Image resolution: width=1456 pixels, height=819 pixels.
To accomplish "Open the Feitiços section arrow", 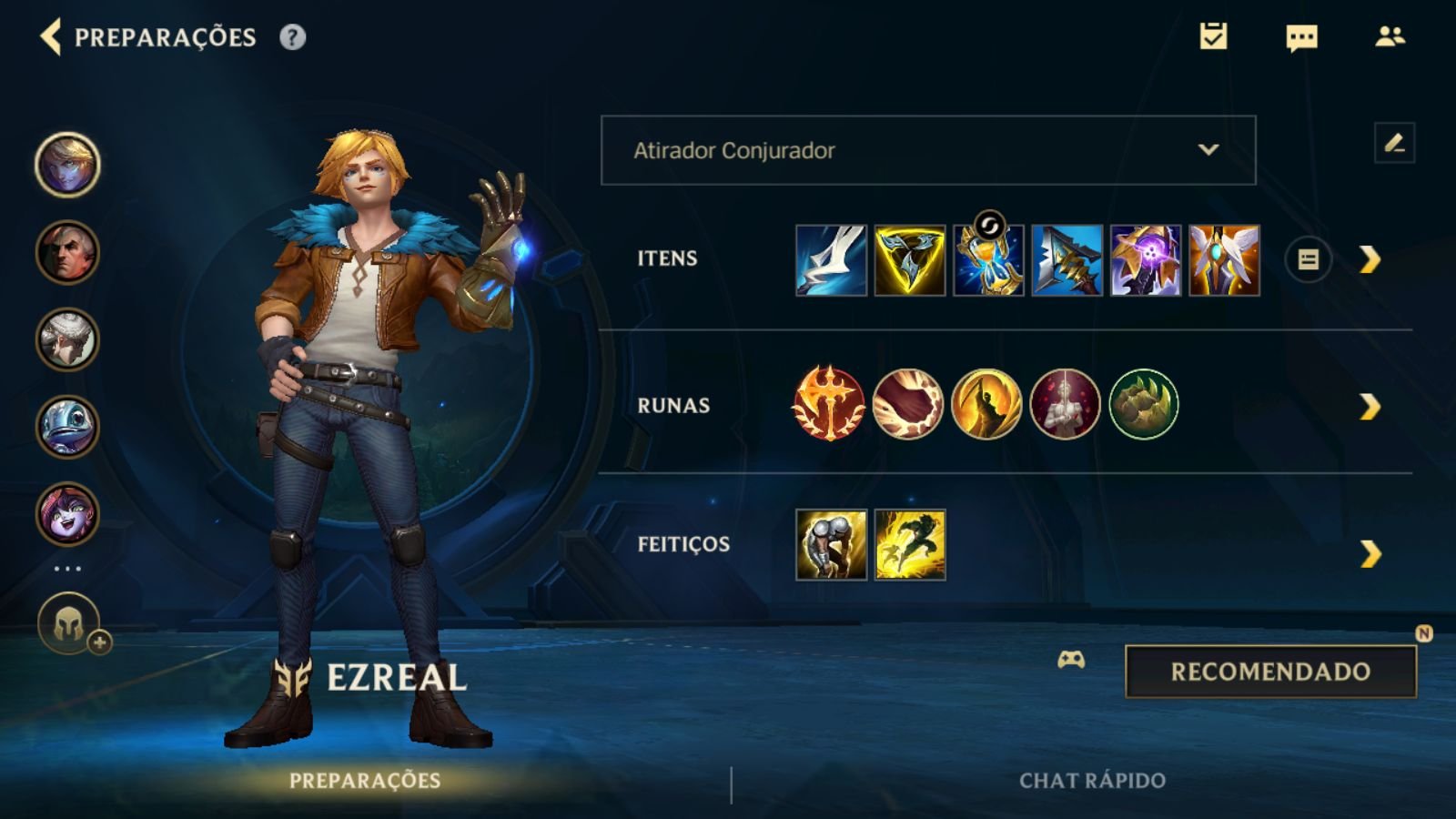I will coord(1370,553).
